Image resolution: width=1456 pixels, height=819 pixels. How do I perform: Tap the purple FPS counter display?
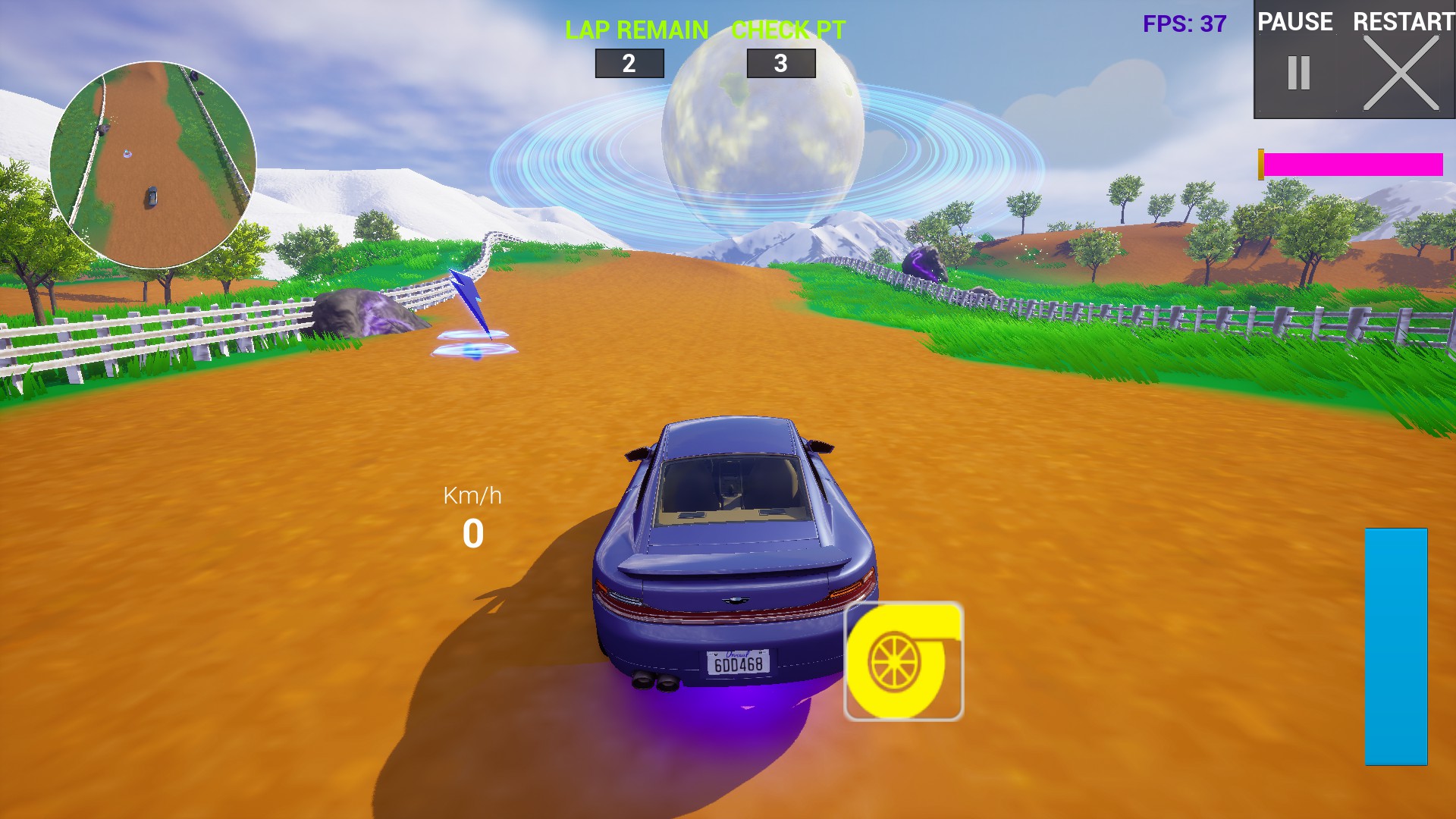coord(1185,21)
